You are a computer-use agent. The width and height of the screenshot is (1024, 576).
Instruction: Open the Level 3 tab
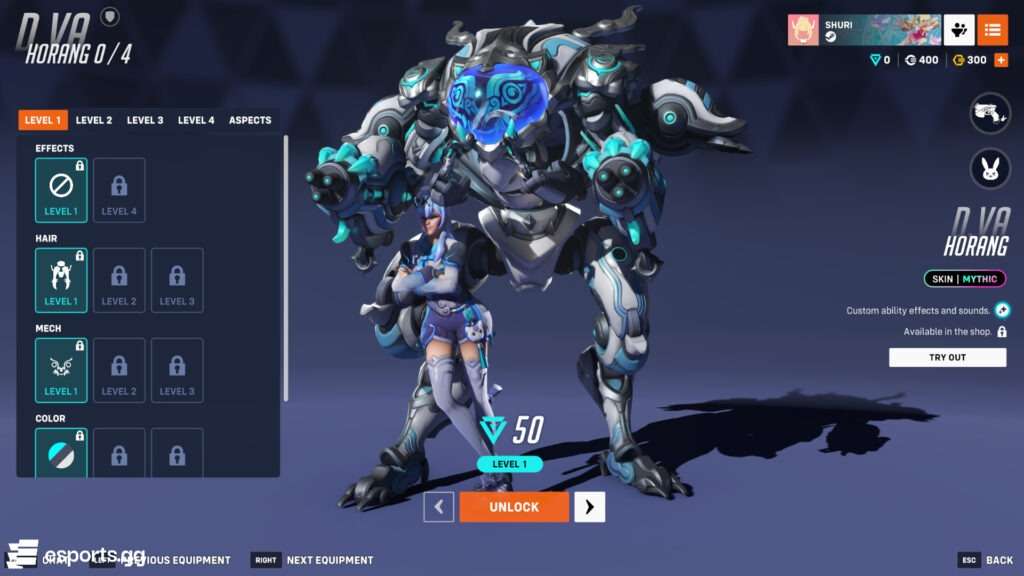tap(145, 120)
